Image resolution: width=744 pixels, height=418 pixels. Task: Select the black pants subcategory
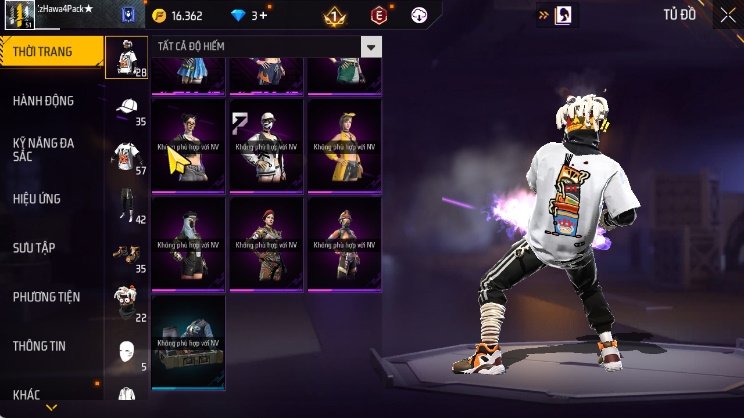click(126, 205)
